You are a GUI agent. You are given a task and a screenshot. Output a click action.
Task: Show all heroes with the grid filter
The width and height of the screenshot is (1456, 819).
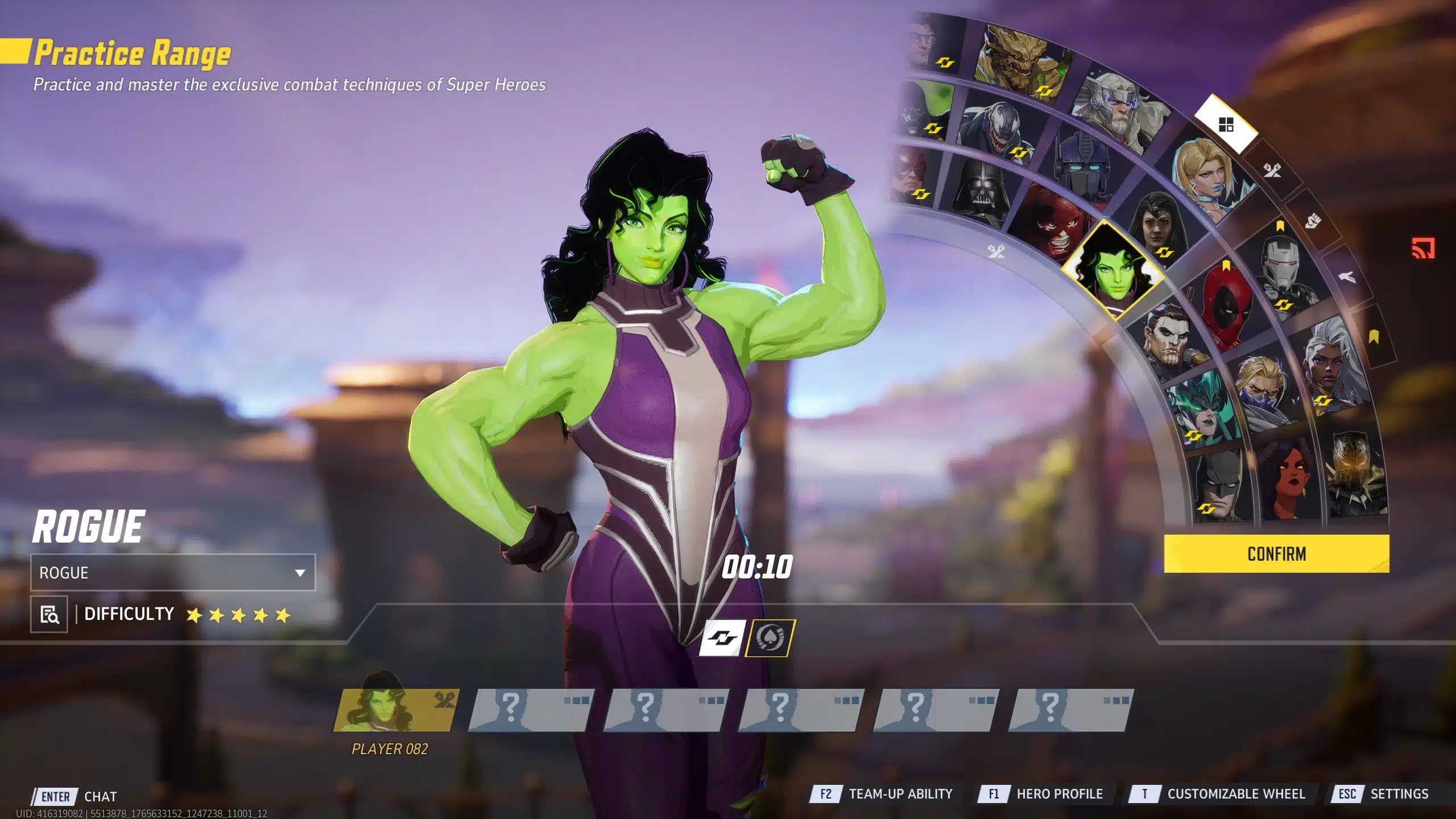tap(1226, 125)
